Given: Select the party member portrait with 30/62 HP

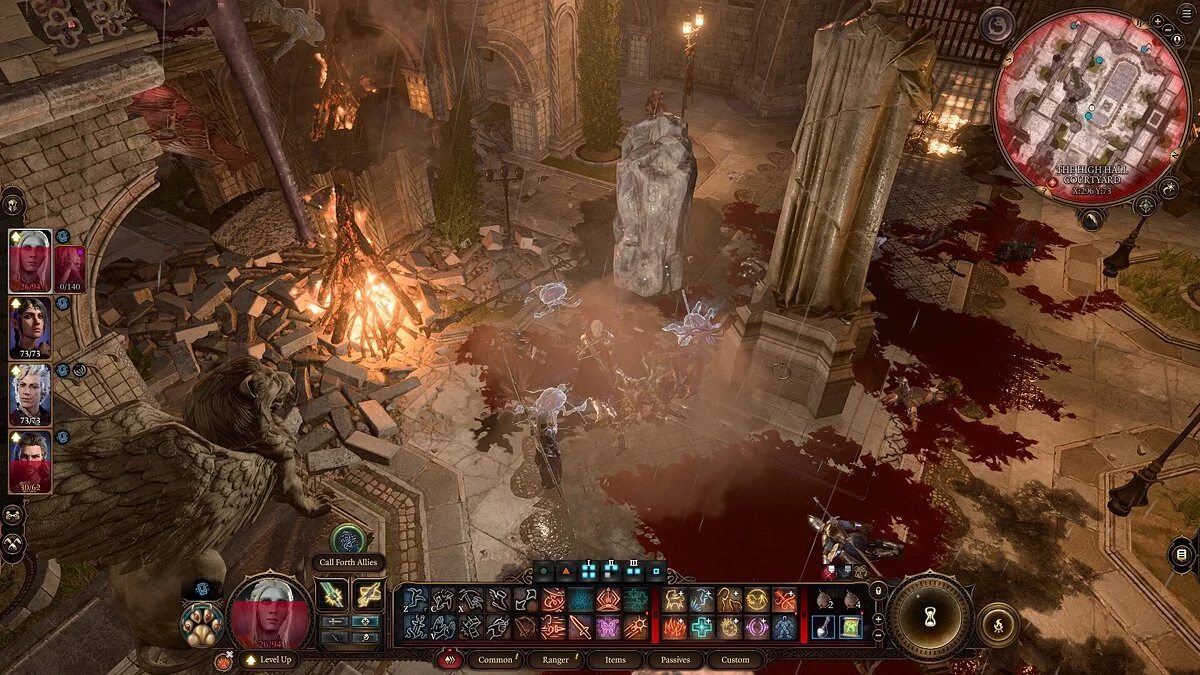Looking at the screenshot, I should [30, 460].
